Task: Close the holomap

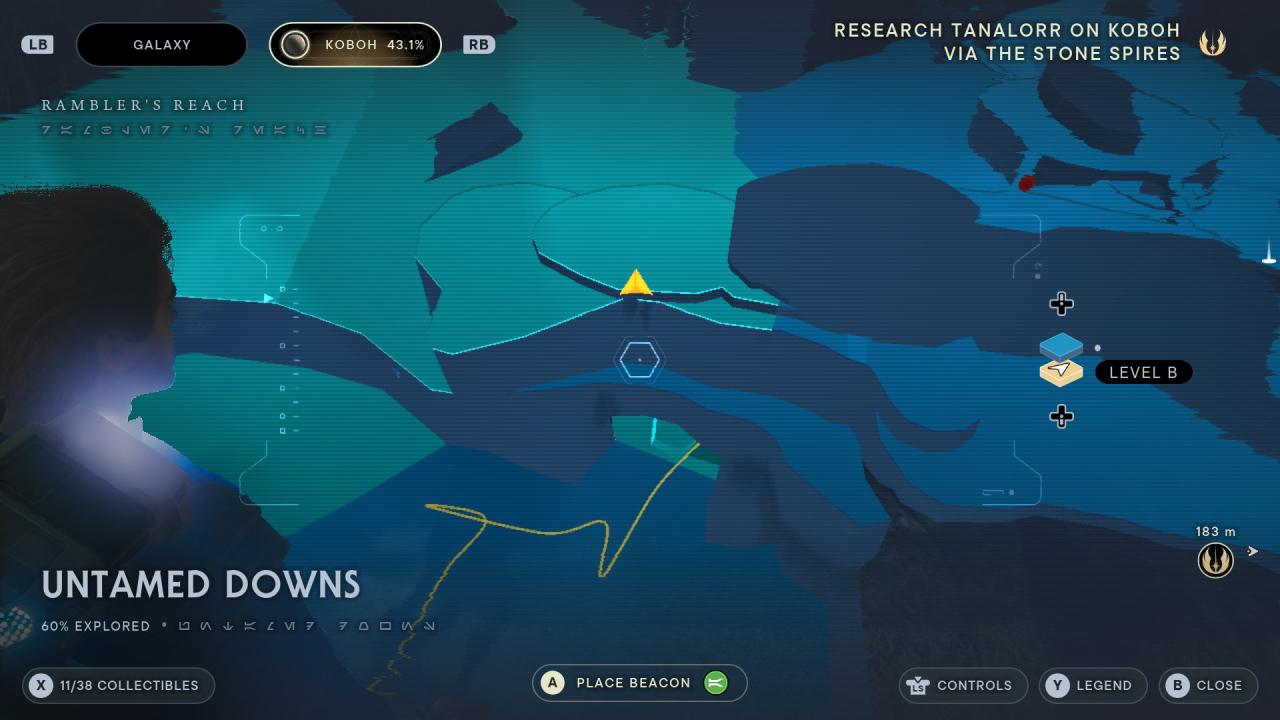Action: [1207, 685]
